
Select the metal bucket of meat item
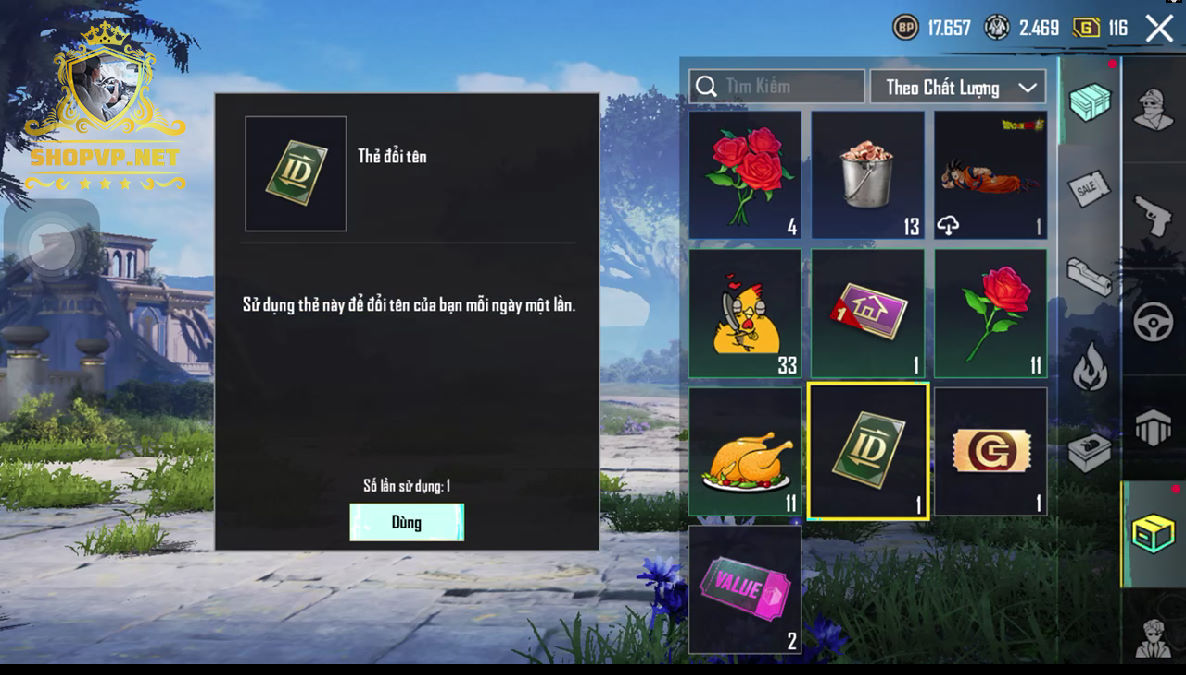tap(867, 174)
